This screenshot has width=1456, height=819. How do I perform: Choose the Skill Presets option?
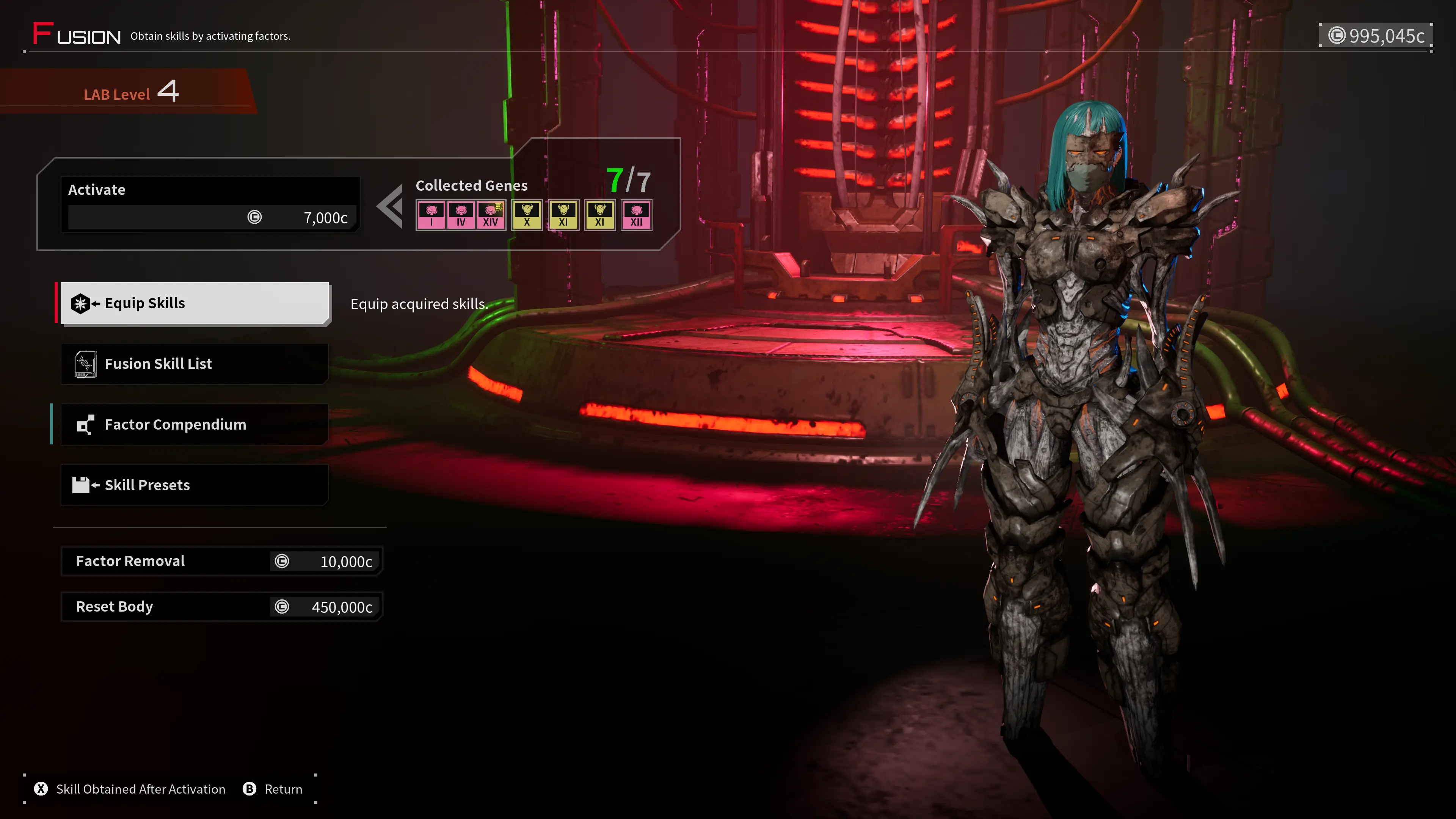tap(194, 485)
